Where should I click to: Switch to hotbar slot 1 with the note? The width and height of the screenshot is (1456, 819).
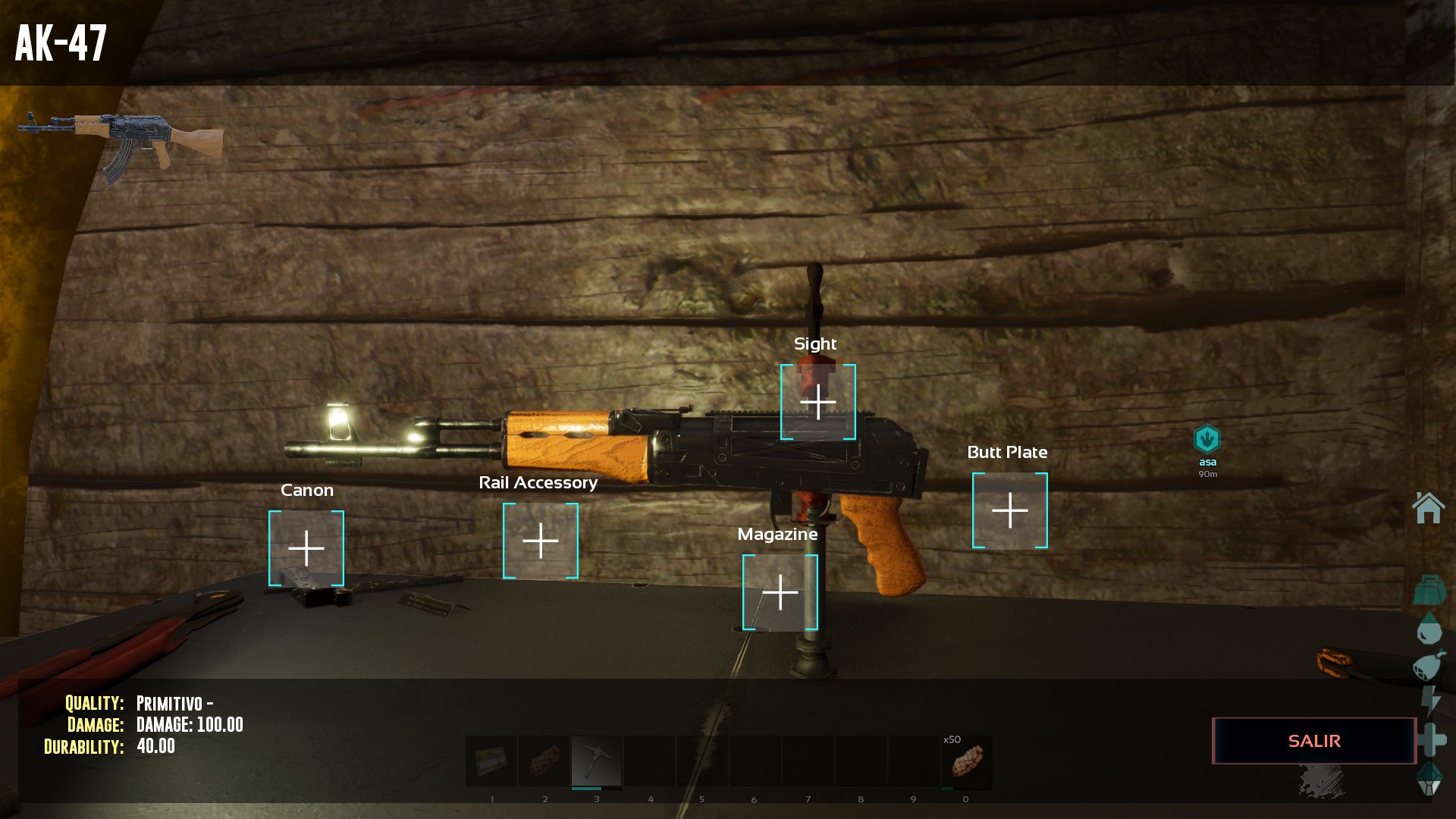pyautogui.click(x=491, y=761)
